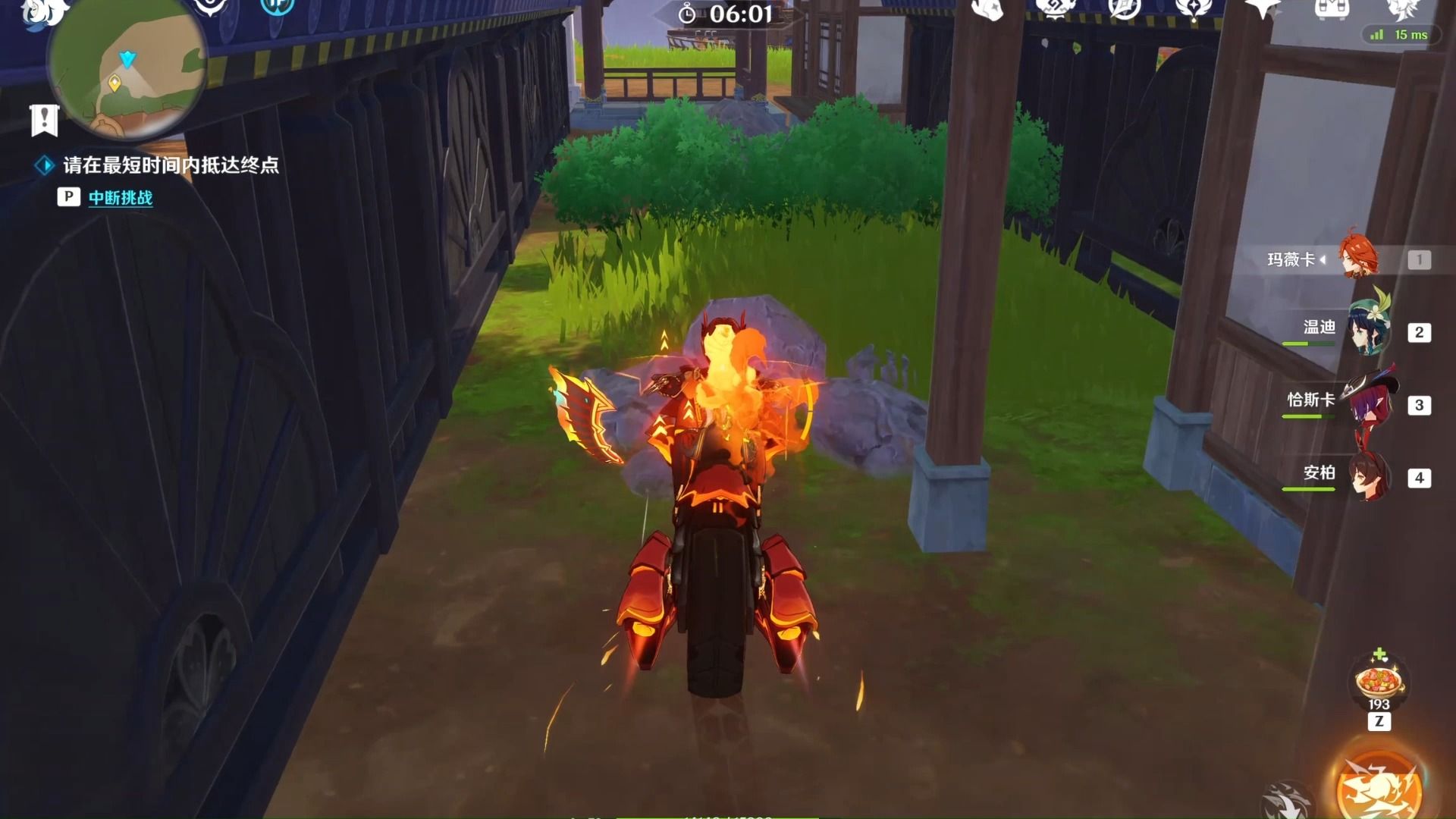Open the four-pointed star wish icon
The width and height of the screenshot is (1456, 819).
coord(1263,9)
